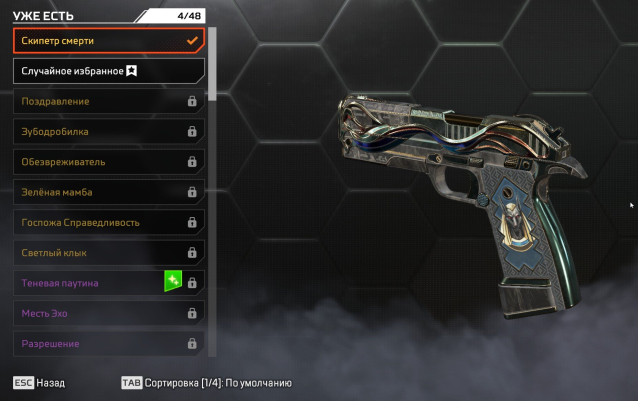This screenshot has width=638, height=401.
Task: Choose the Случайное избранное option
Action: 108,71
